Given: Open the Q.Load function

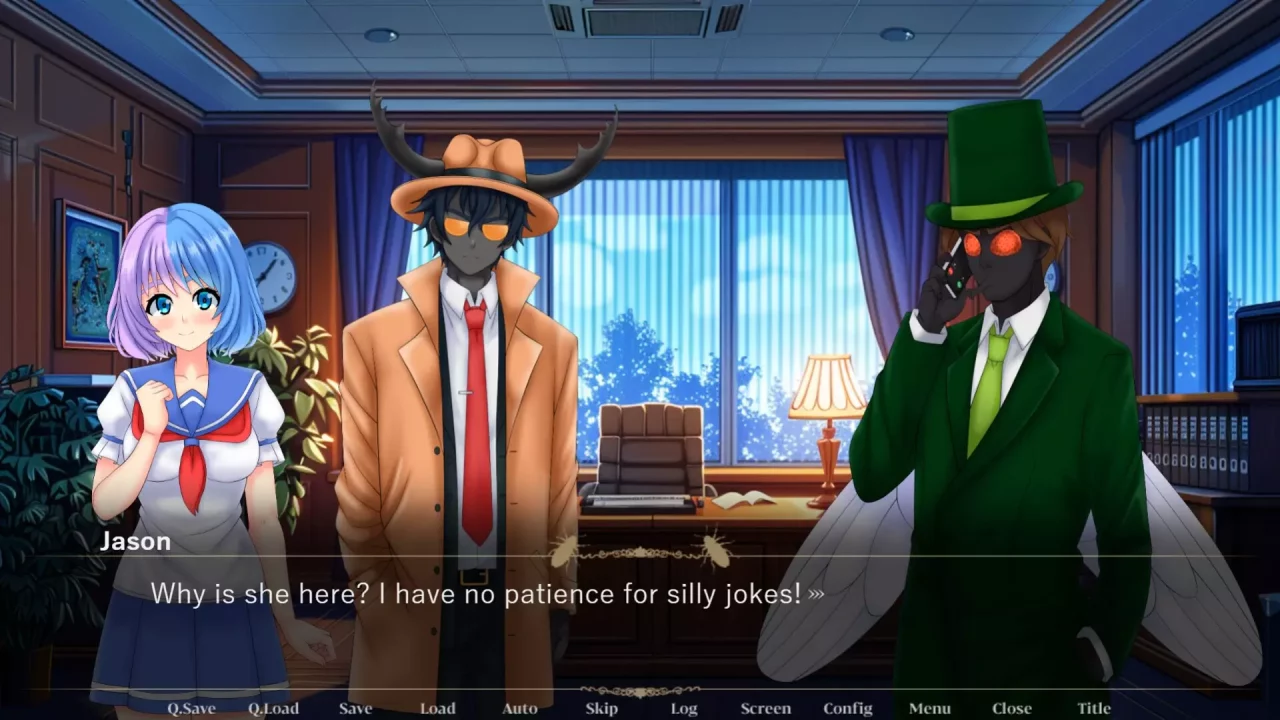Looking at the screenshot, I should pyautogui.click(x=272, y=708).
